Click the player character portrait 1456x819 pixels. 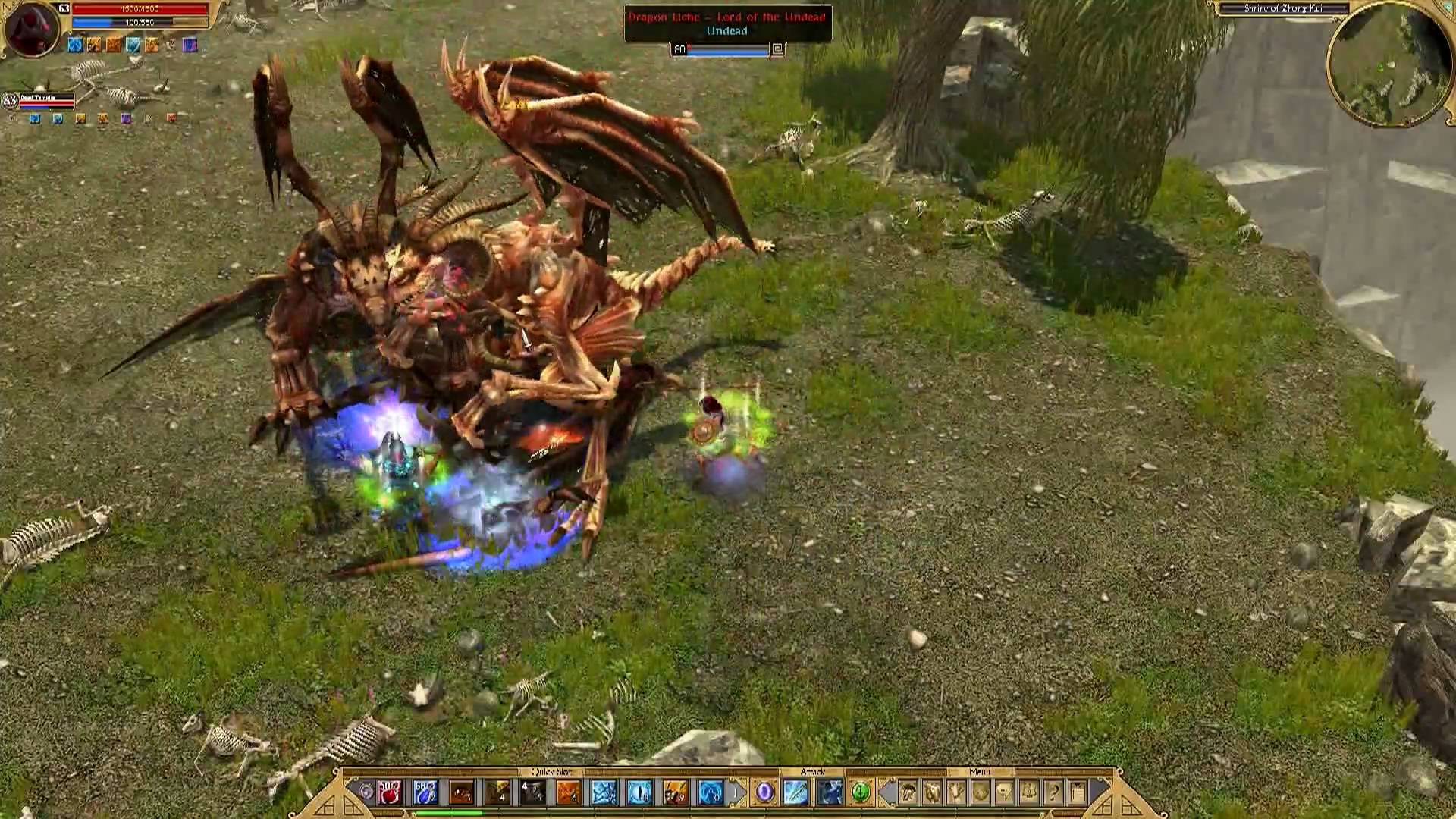tap(32, 29)
